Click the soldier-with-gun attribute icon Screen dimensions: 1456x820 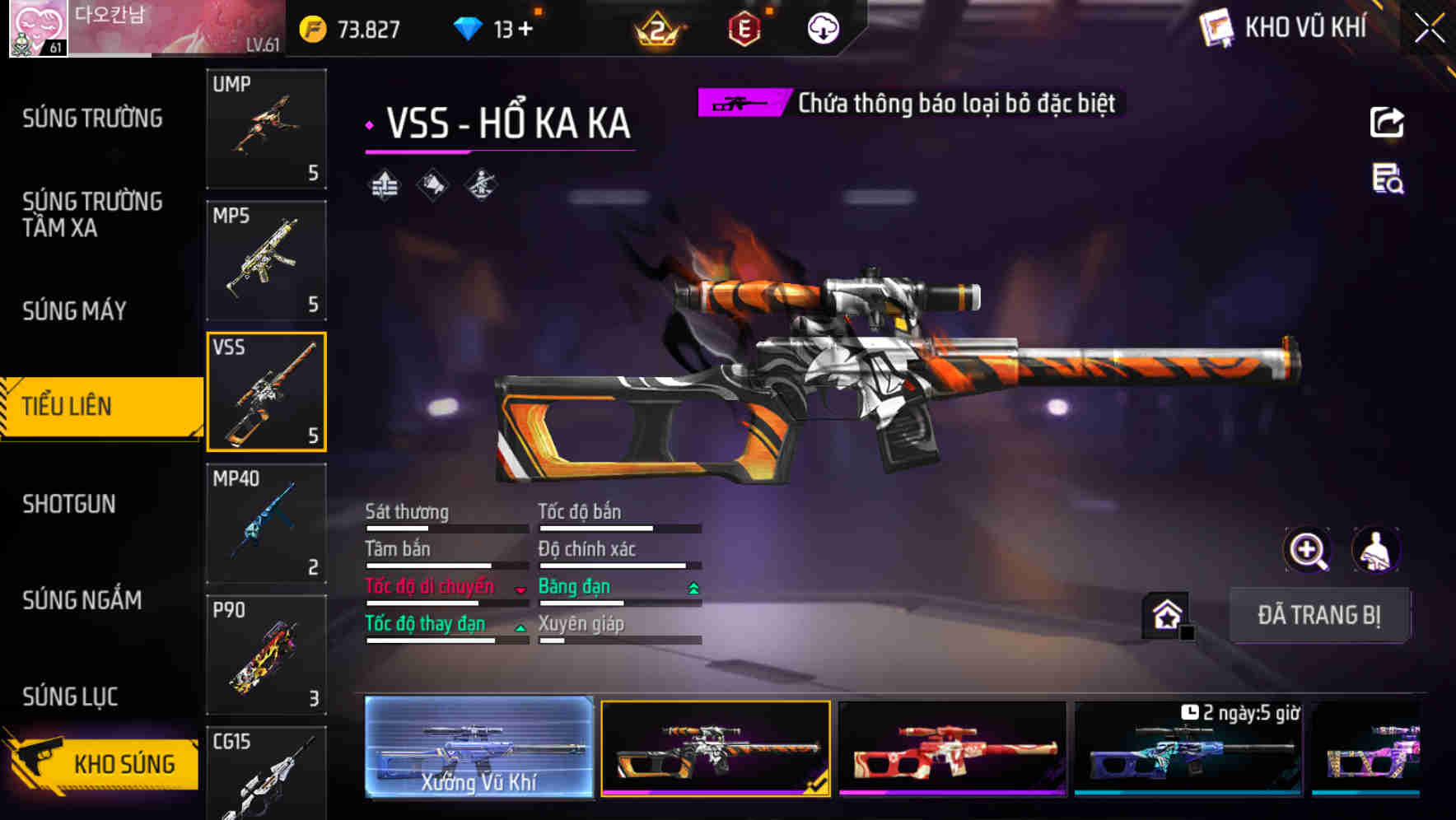482,184
